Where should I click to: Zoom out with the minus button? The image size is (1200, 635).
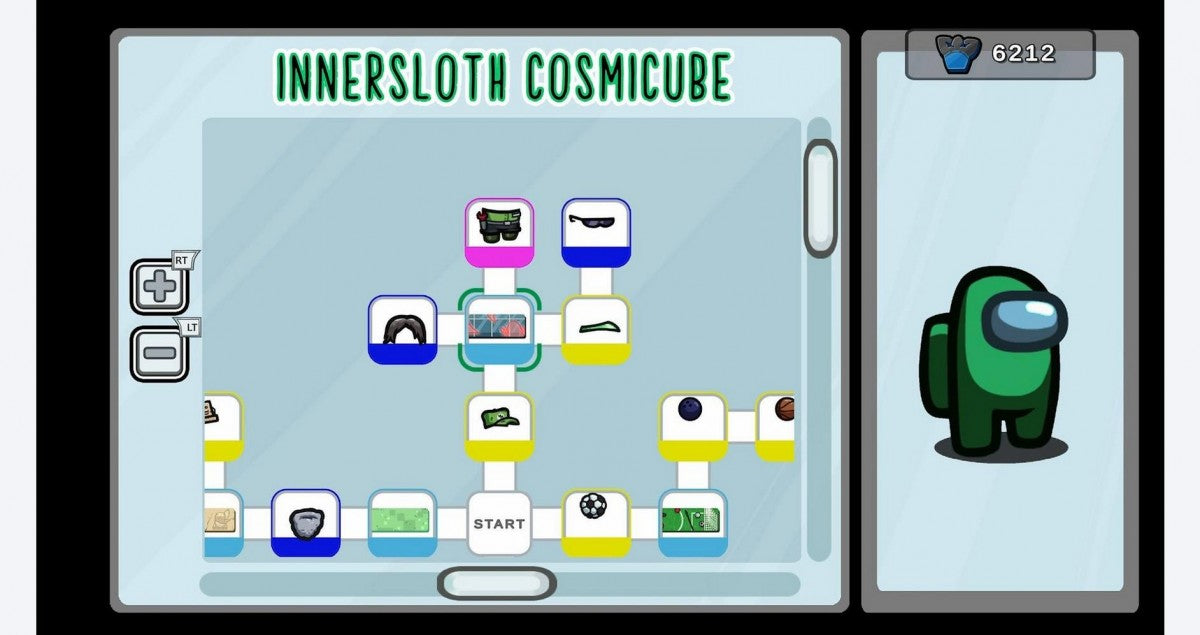click(x=159, y=353)
